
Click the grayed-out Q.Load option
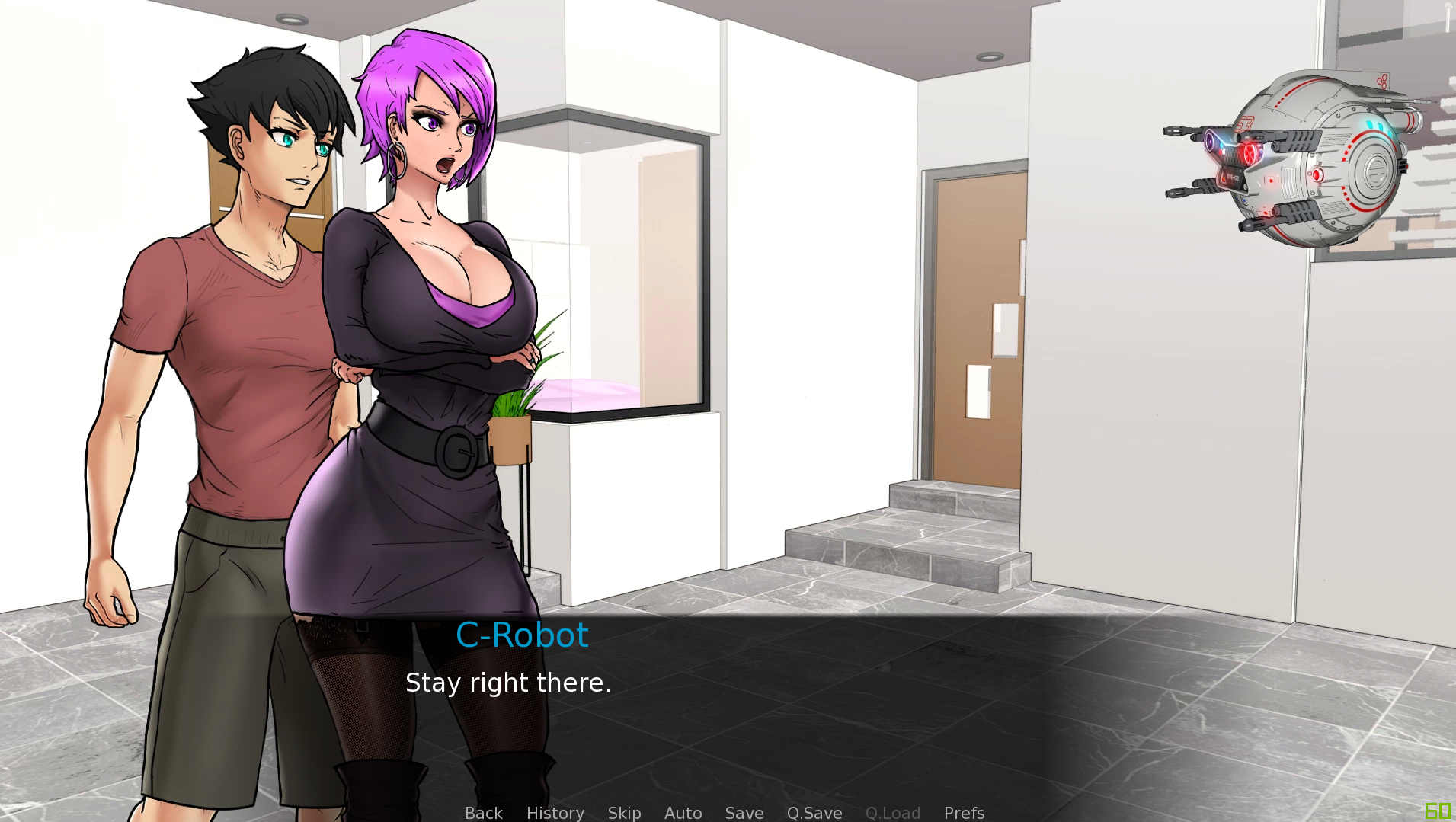[892, 813]
